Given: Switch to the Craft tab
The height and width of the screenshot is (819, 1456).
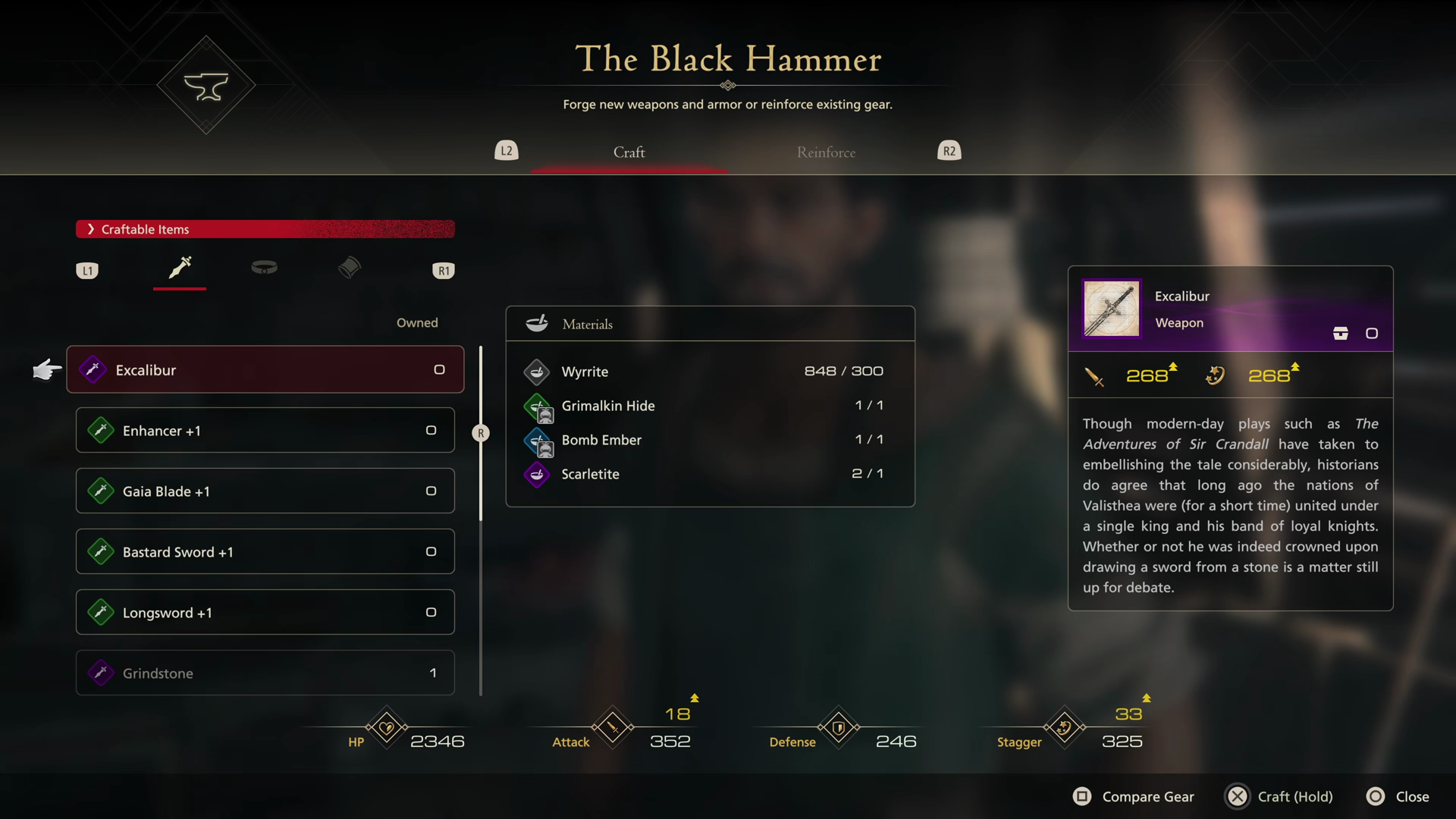Looking at the screenshot, I should pos(629,152).
